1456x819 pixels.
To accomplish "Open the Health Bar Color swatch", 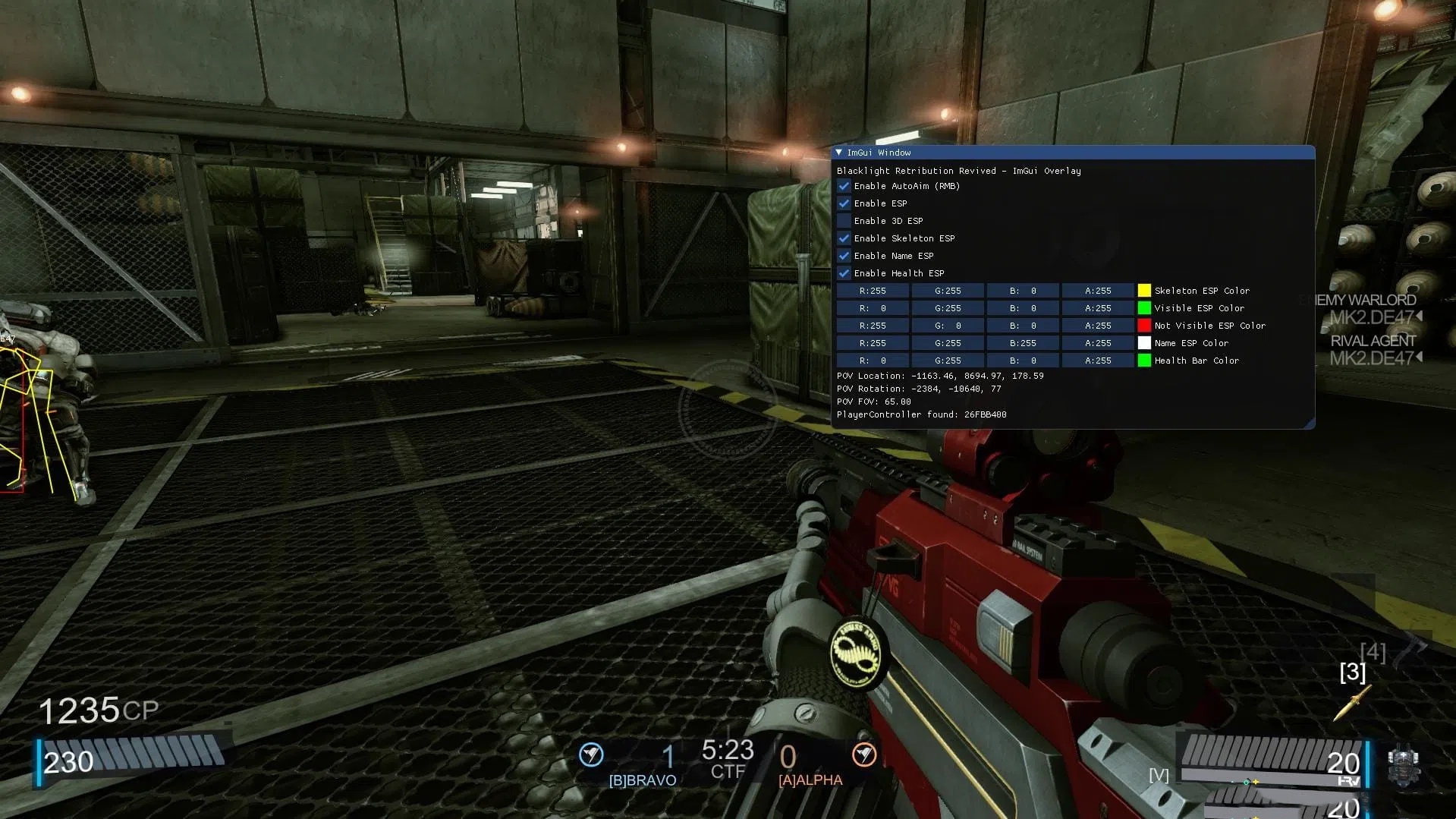I will tap(1144, 361).
